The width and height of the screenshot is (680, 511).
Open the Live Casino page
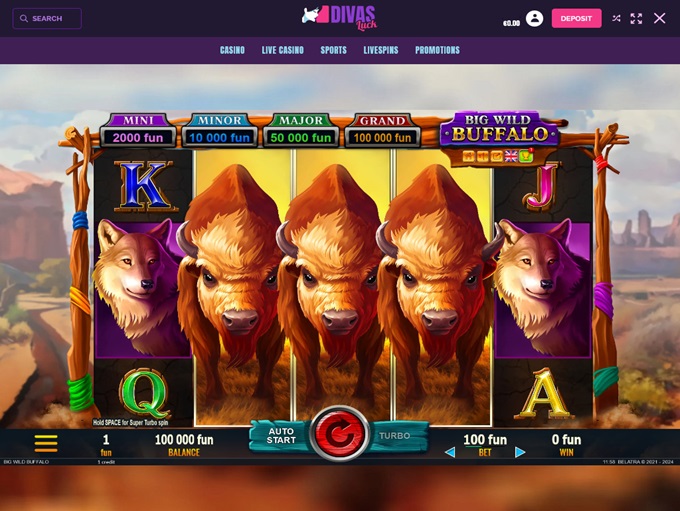pyautogui.click(x=283, y=50)
